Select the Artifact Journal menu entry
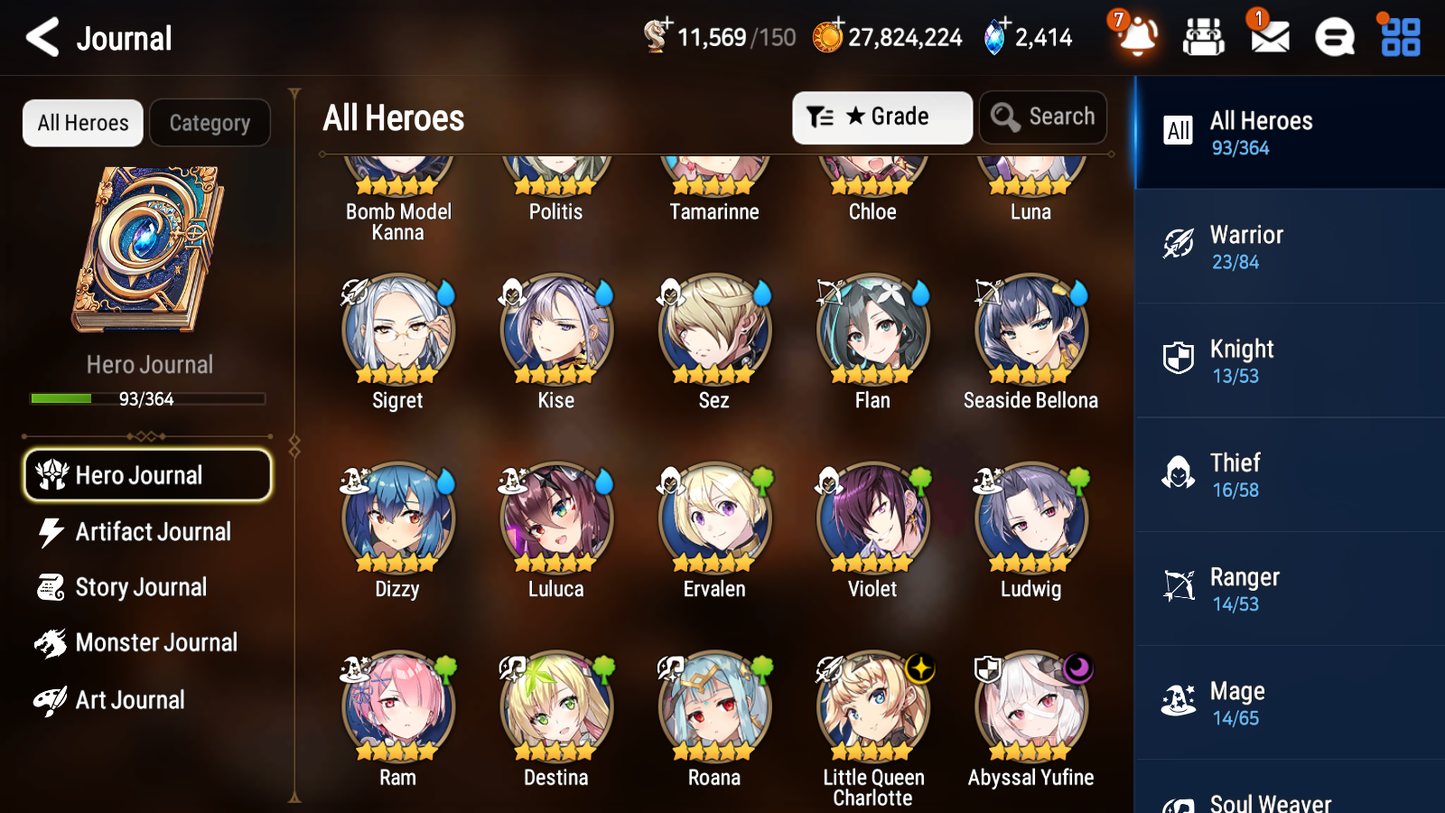 coord(152,531)
